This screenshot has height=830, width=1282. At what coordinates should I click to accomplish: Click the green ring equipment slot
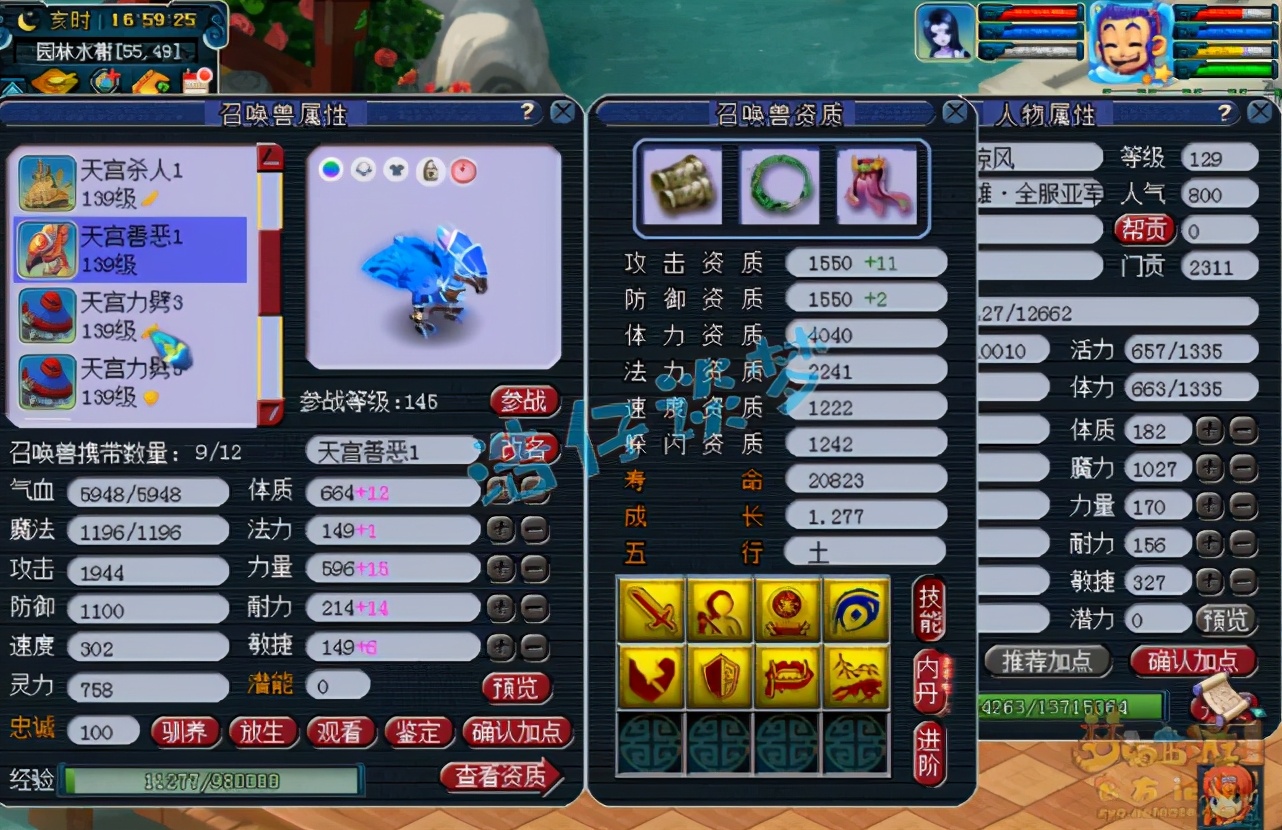tap(781, 186)
